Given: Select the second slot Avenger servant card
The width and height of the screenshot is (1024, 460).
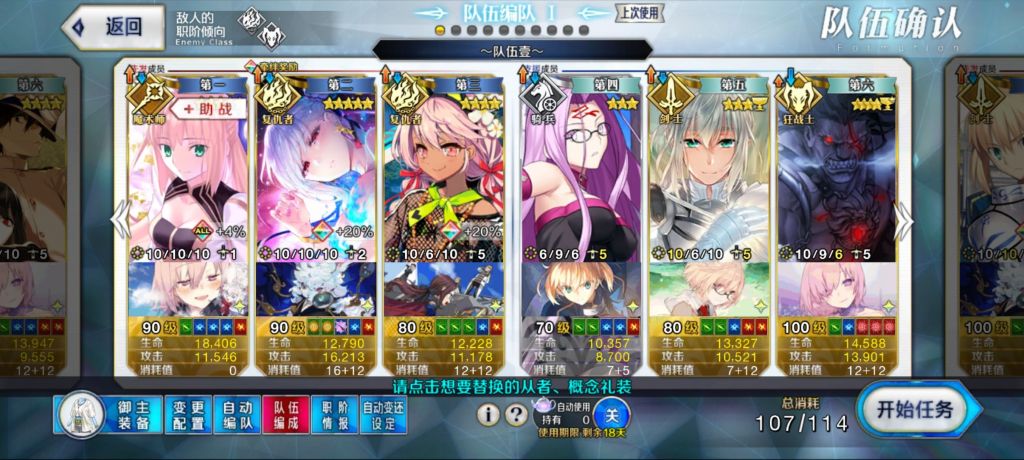Looking at the screenshot, I should point(315,170).
